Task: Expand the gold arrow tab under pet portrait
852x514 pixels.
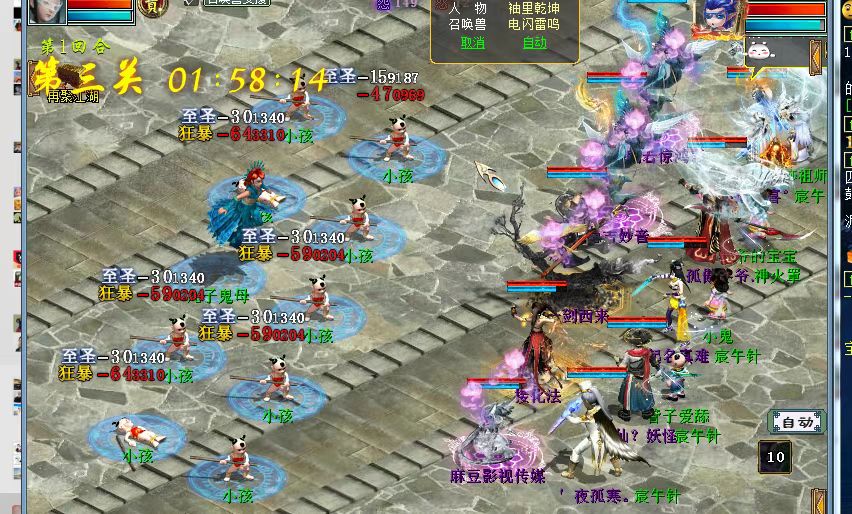Action: click(x=817, y=55)
